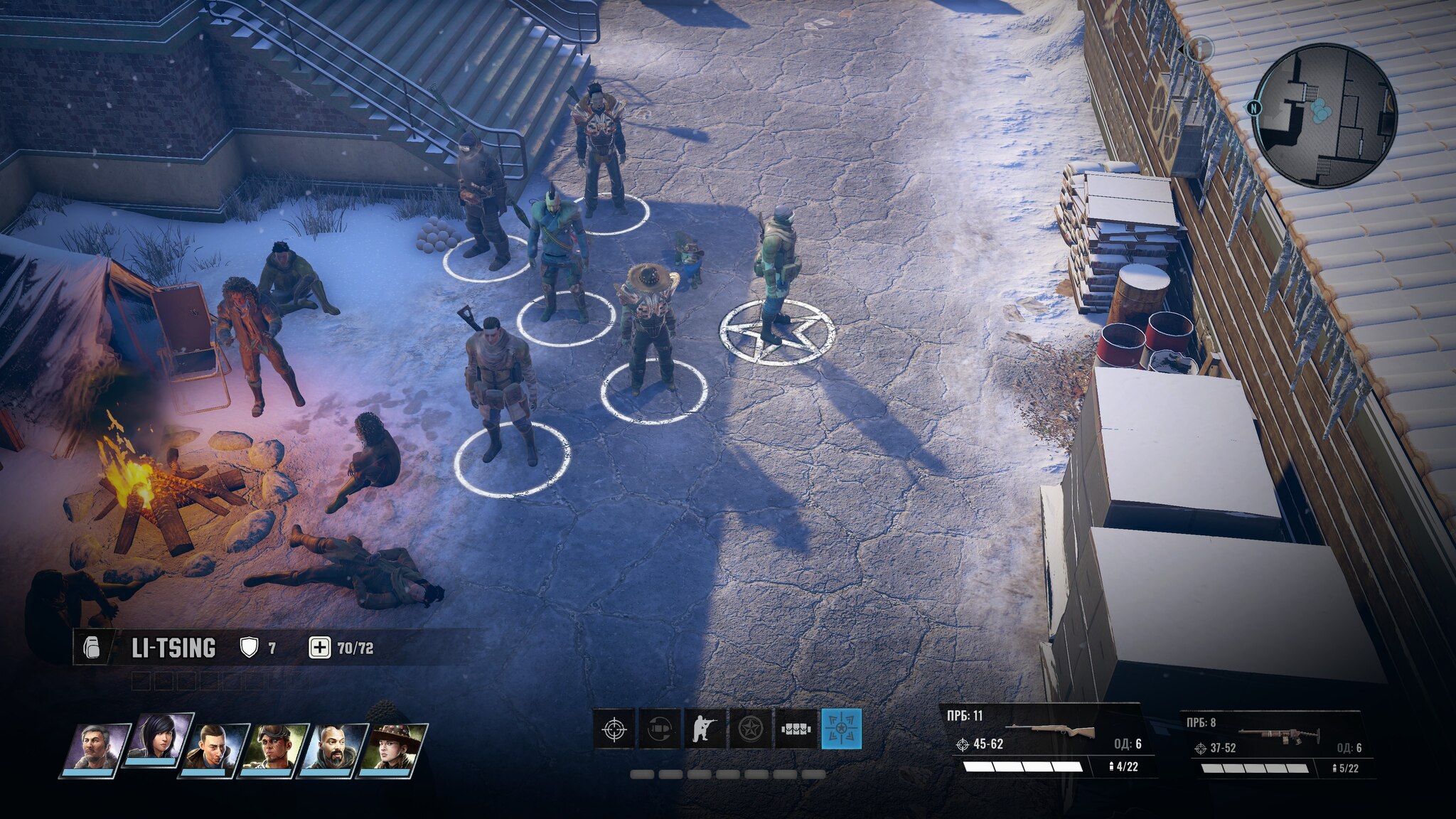Image resolution: width=1456 pixels, height=819 pixels.
Task: Switch to the secondary machine gun panel
Action: coord(1276,744)
